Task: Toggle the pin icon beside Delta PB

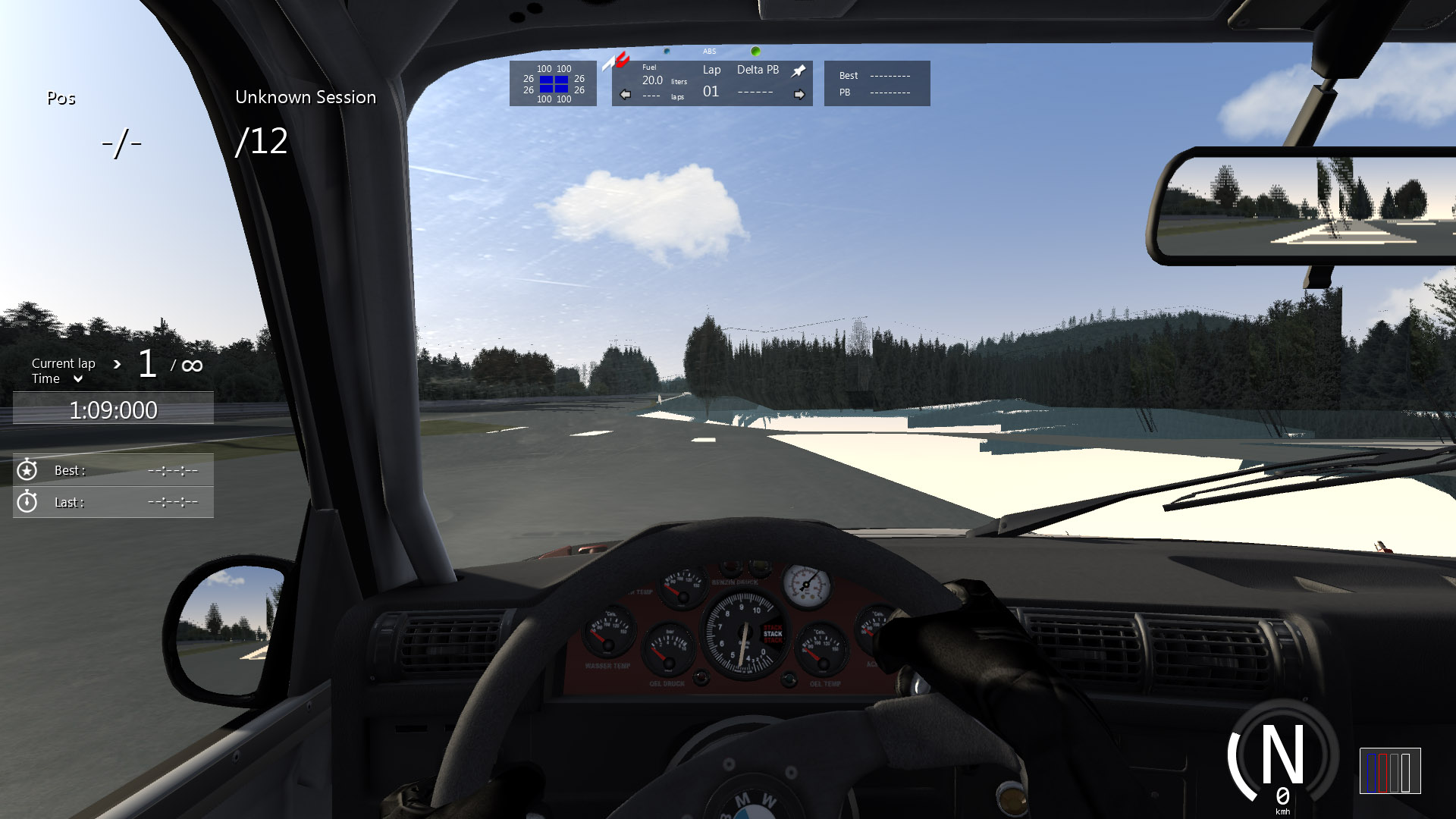Action: coord(799,71)
